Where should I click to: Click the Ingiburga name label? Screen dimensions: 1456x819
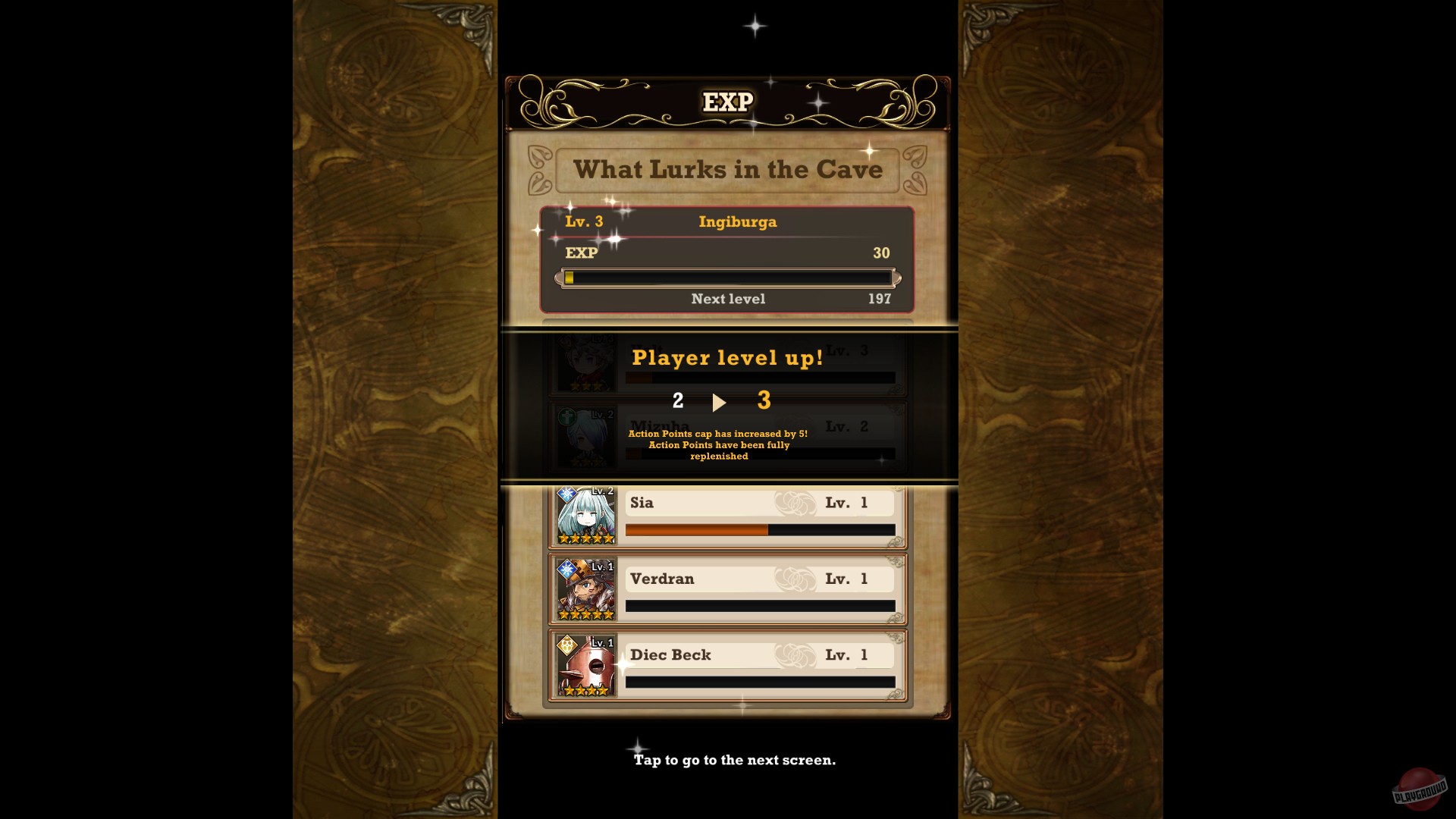737,222
